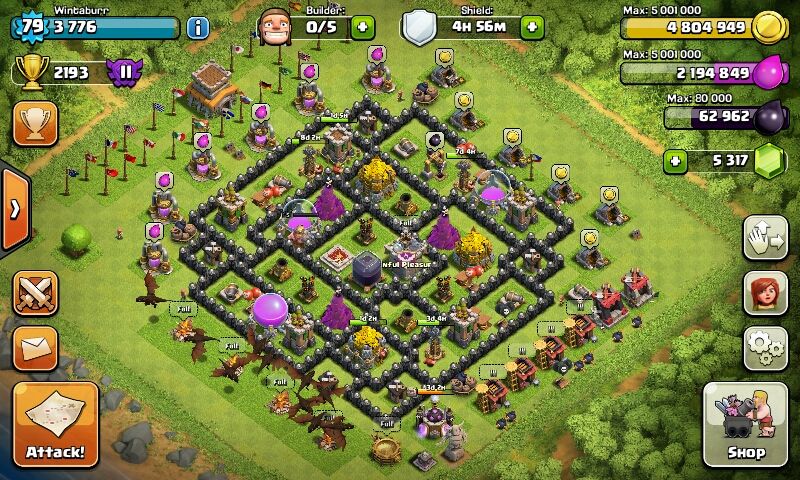This screenshot has height=480, width=800.
Task: Buy more gems with the green plus
Action: click(x=677, y=160)
